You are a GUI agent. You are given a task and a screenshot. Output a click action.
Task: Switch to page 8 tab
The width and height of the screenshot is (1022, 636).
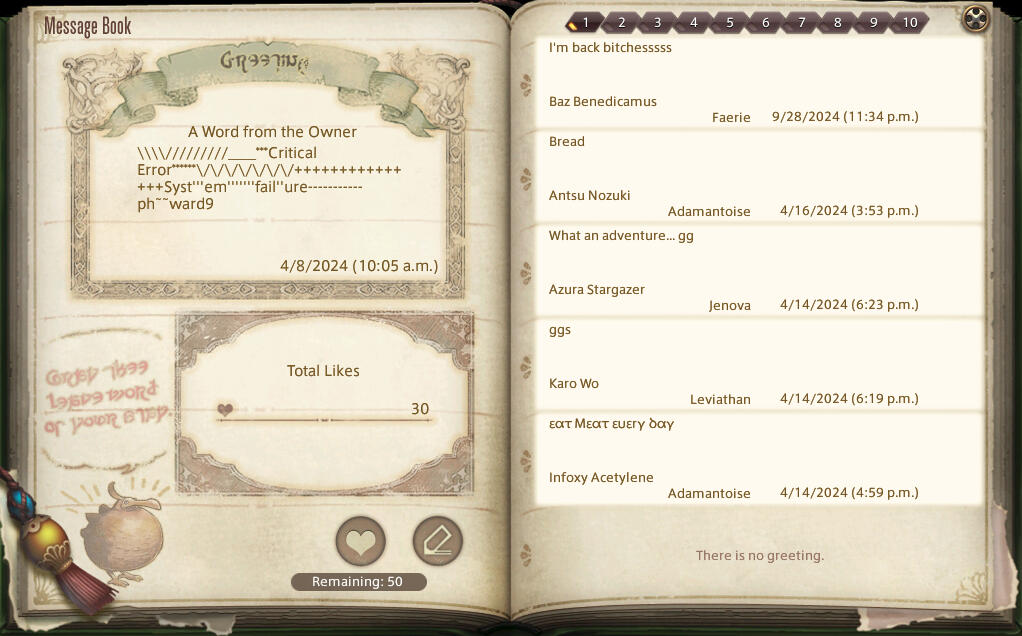[837, 22]
